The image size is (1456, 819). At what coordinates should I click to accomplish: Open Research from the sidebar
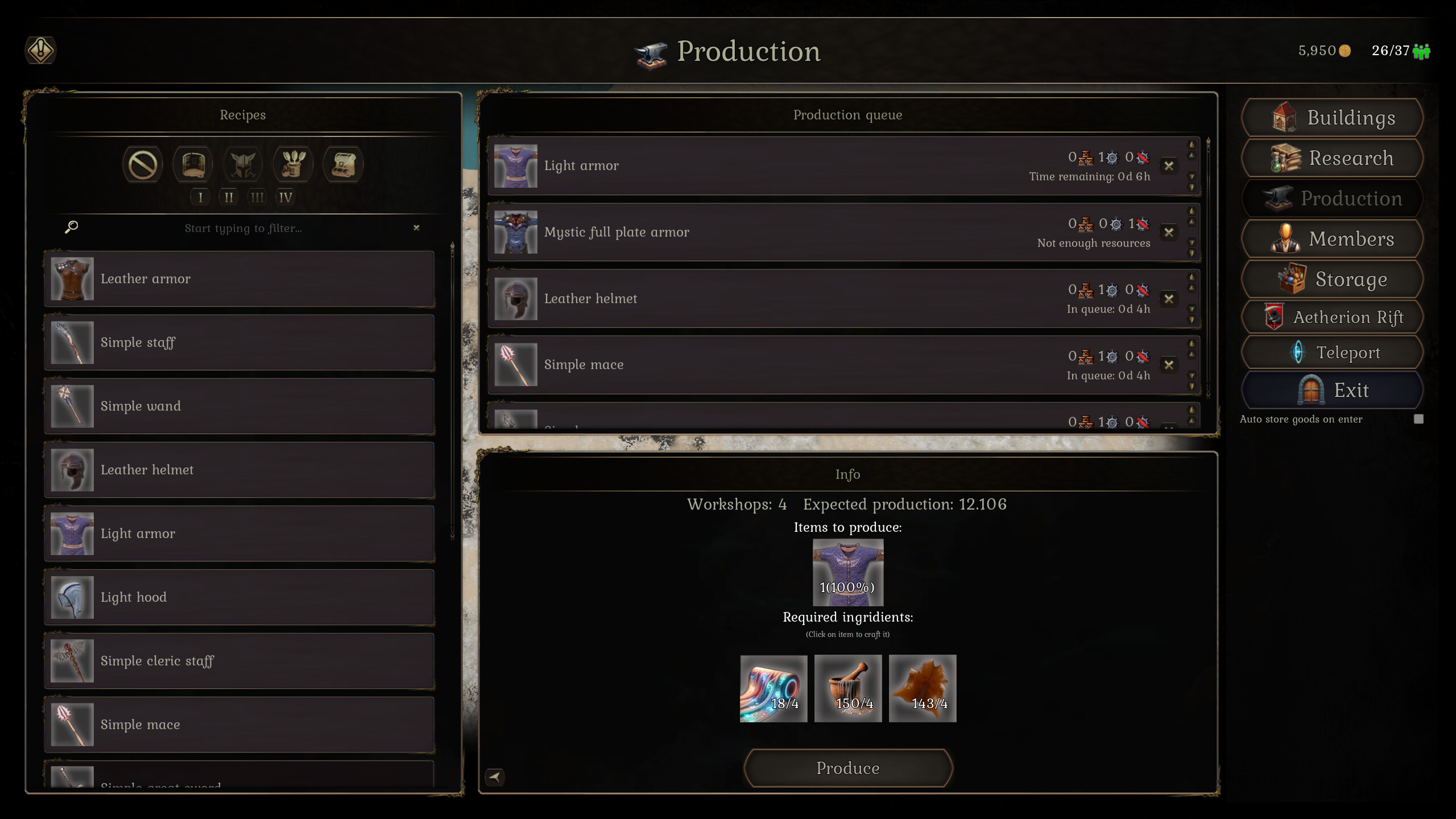[1332, 158]
